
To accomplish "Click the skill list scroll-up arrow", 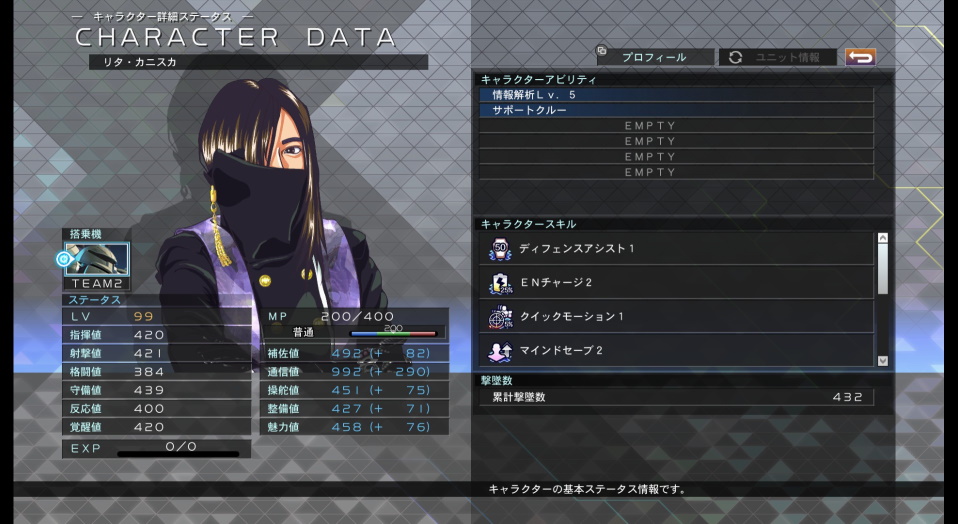I will tap(882, 238).
